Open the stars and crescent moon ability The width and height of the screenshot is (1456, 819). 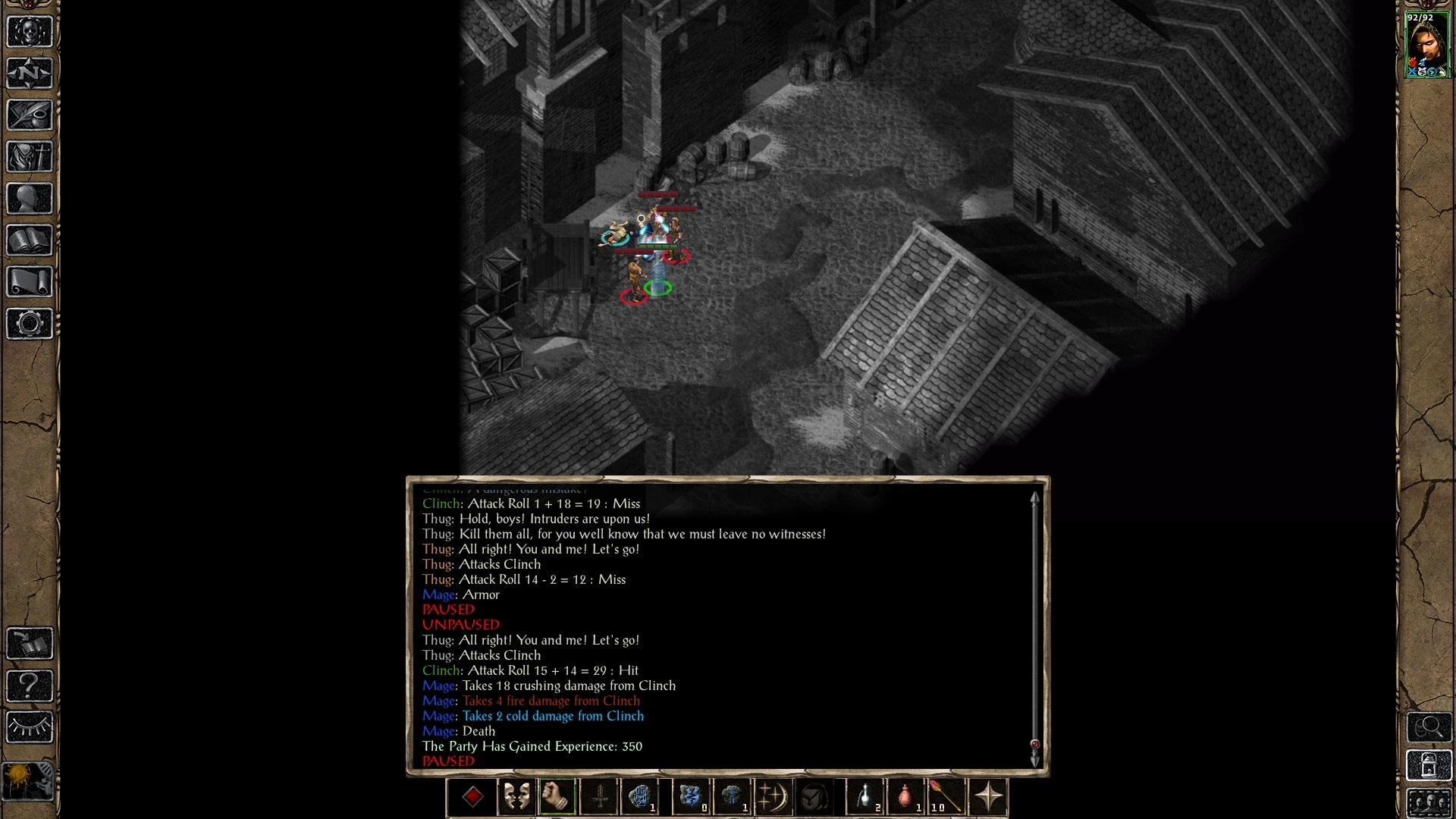point(772,797)
